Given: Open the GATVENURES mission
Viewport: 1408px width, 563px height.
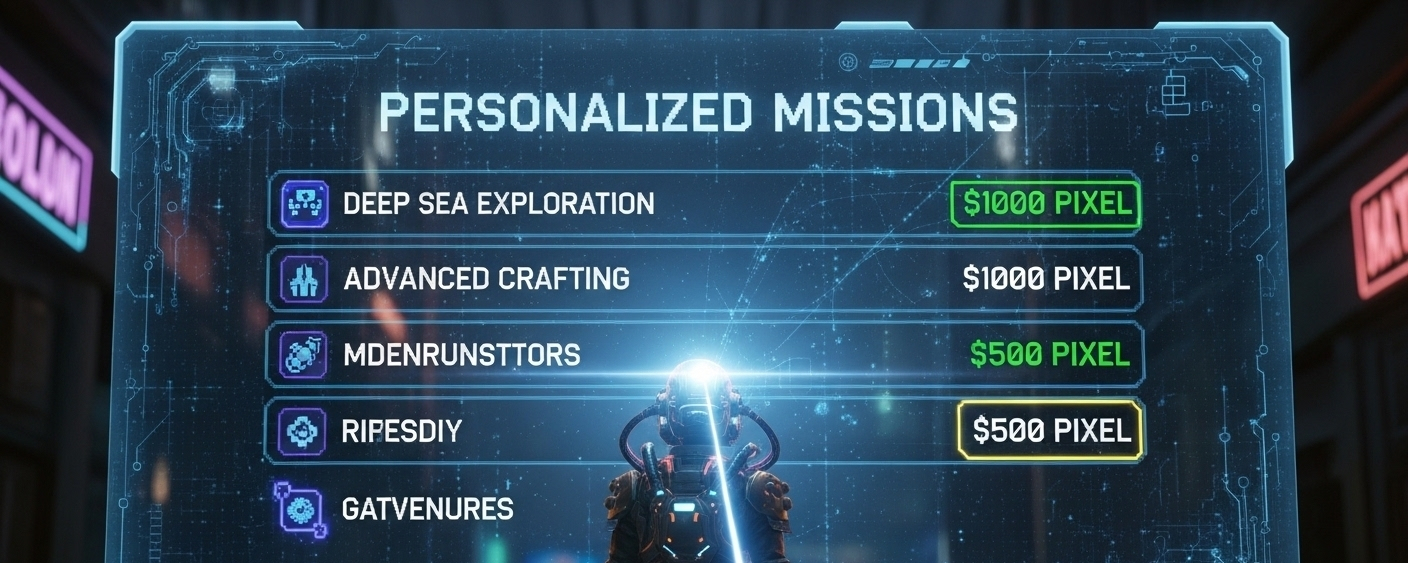Looking at the screenshot, I should [x=427, y=508].
